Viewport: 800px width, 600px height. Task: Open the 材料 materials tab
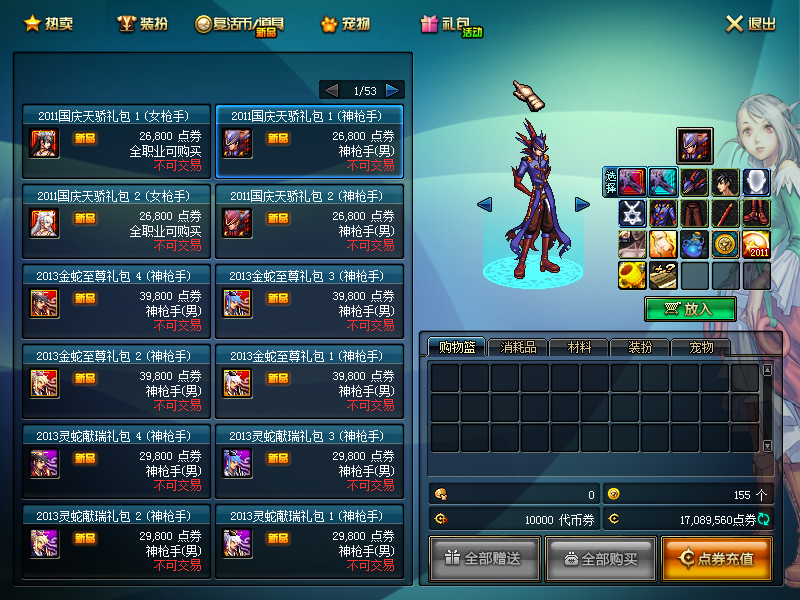(x=579, y=347)
